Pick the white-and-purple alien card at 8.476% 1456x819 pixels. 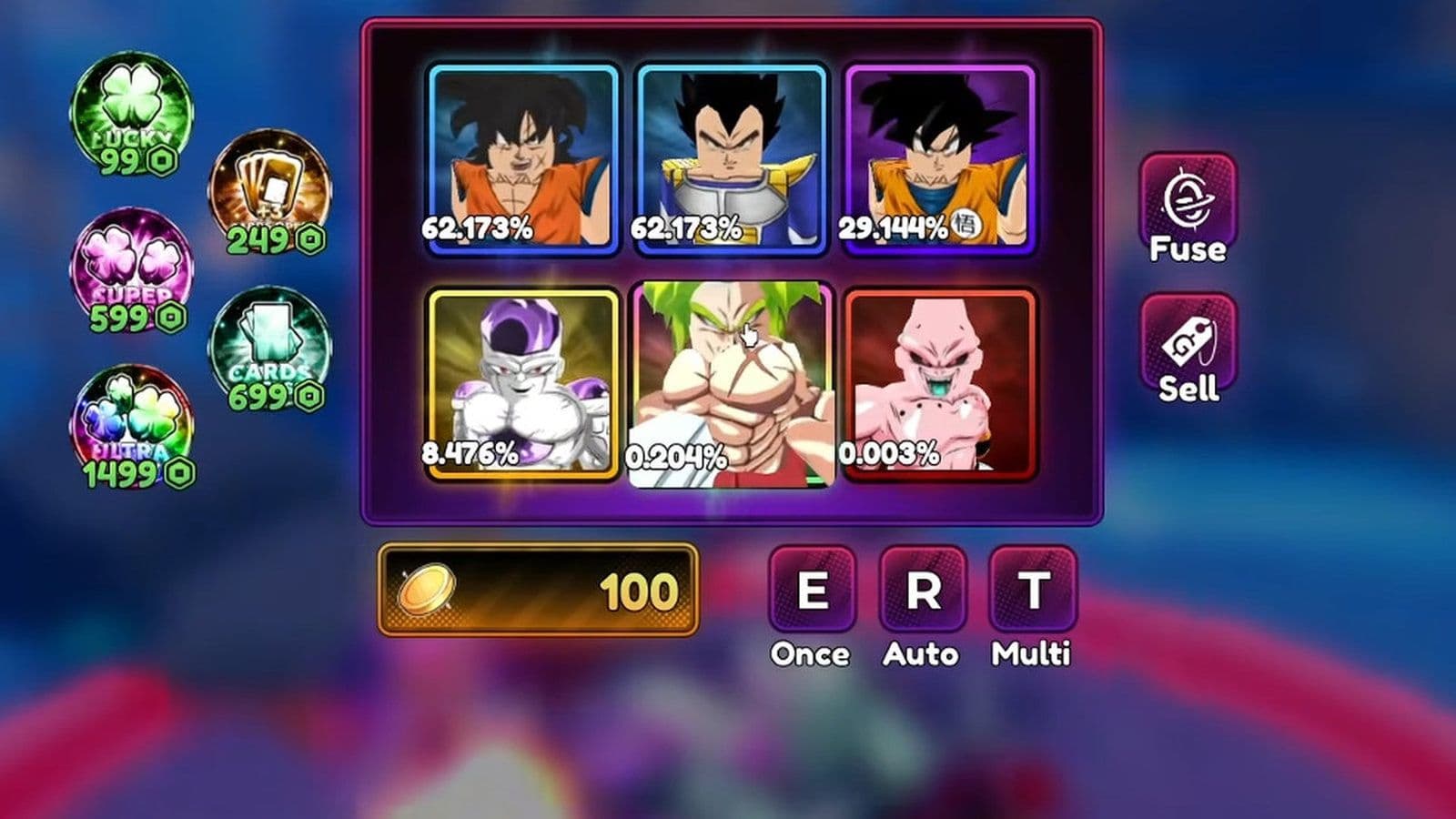(x=522, y=383)
